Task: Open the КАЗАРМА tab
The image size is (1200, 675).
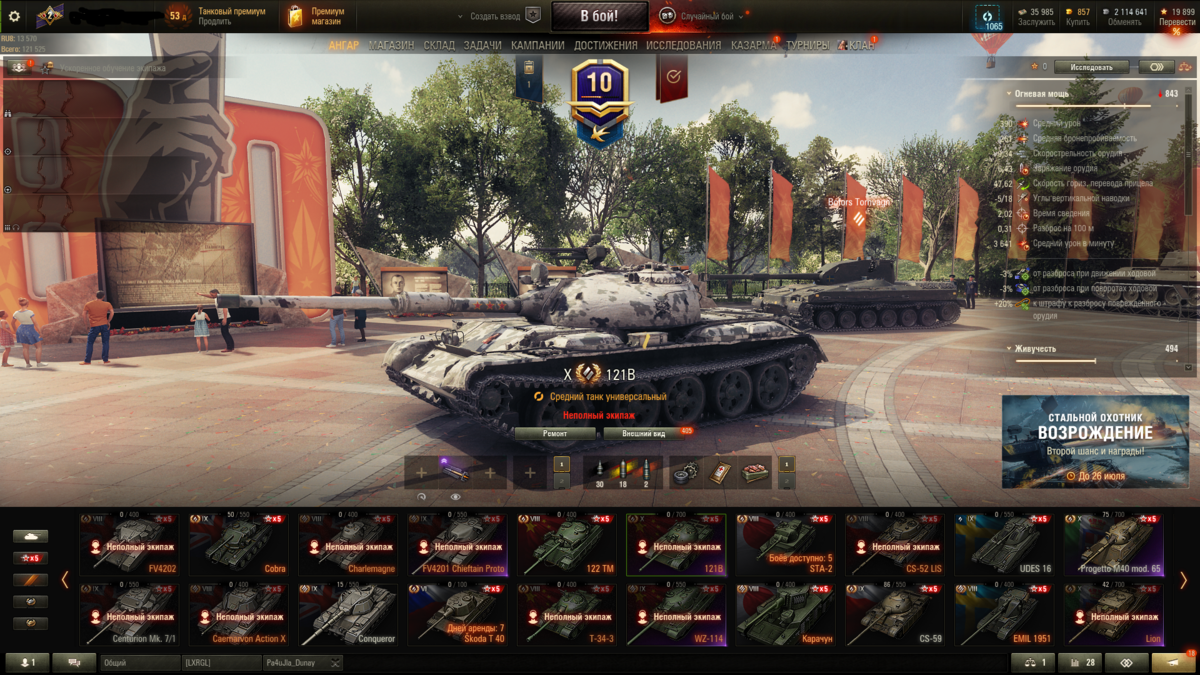Action: point(752,45)
